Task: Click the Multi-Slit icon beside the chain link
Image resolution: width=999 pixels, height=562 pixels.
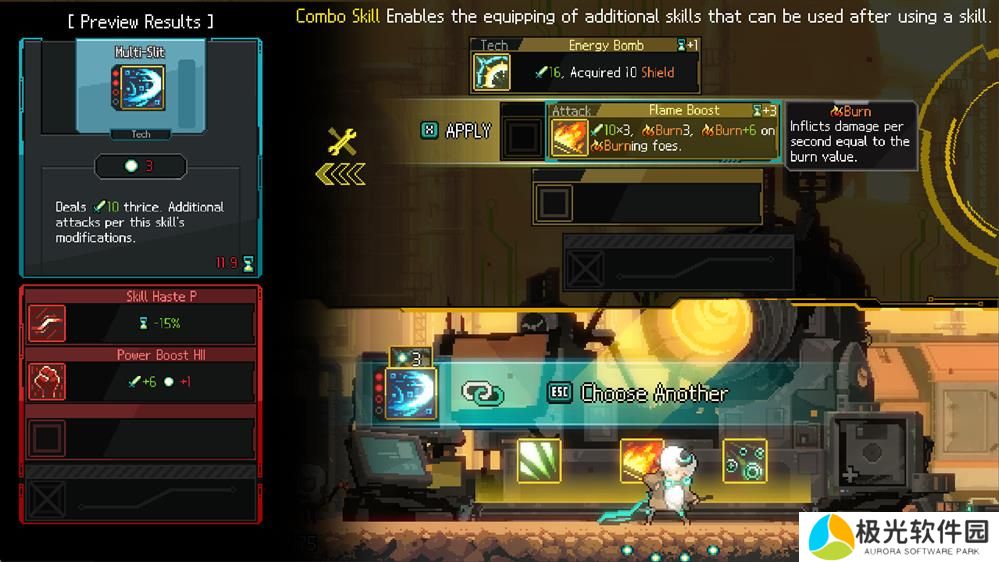Action: [x=411, y=393]
